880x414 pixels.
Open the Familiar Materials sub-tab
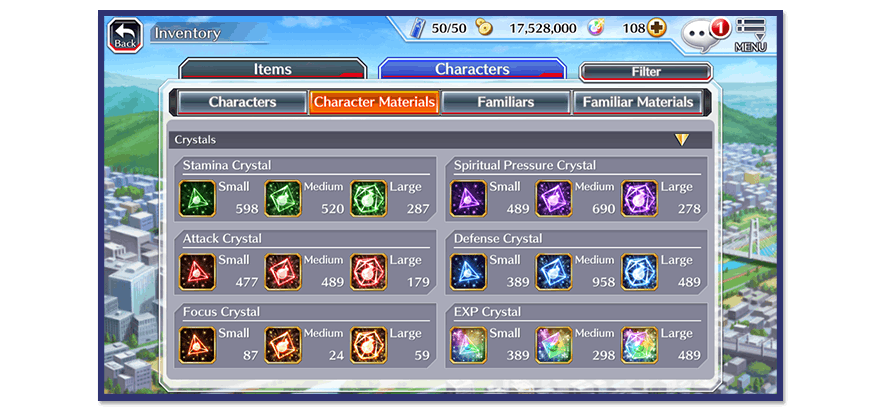point(638,102)
